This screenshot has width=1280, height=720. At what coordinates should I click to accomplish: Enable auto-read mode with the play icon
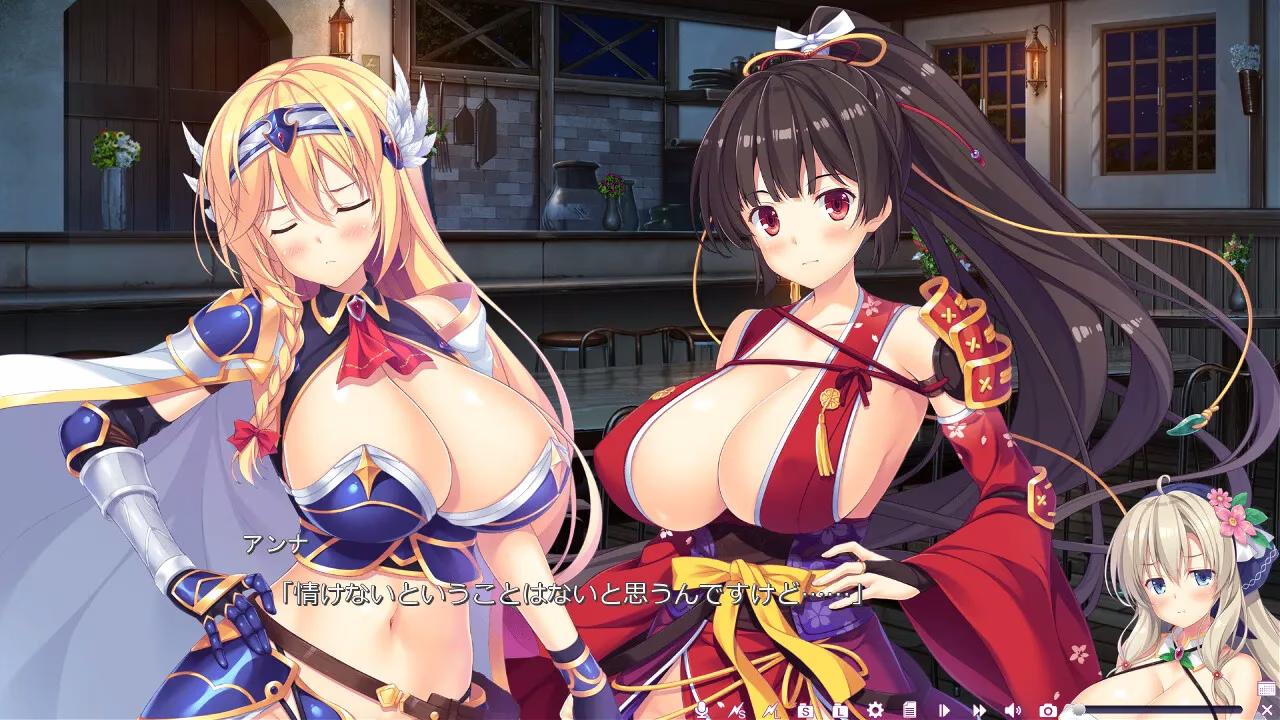pyautogui.click(x=942, y=709)
